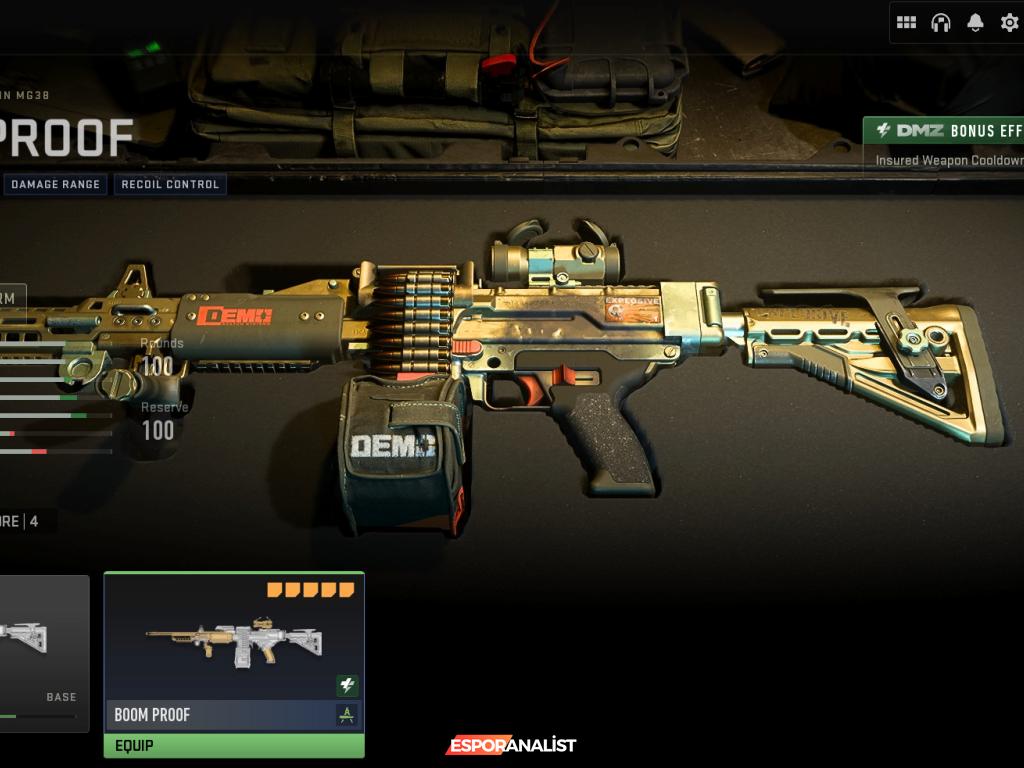View the DMZ Bonus Effect panel
The width and height of the screenshot is (1024, 768).
945,144
